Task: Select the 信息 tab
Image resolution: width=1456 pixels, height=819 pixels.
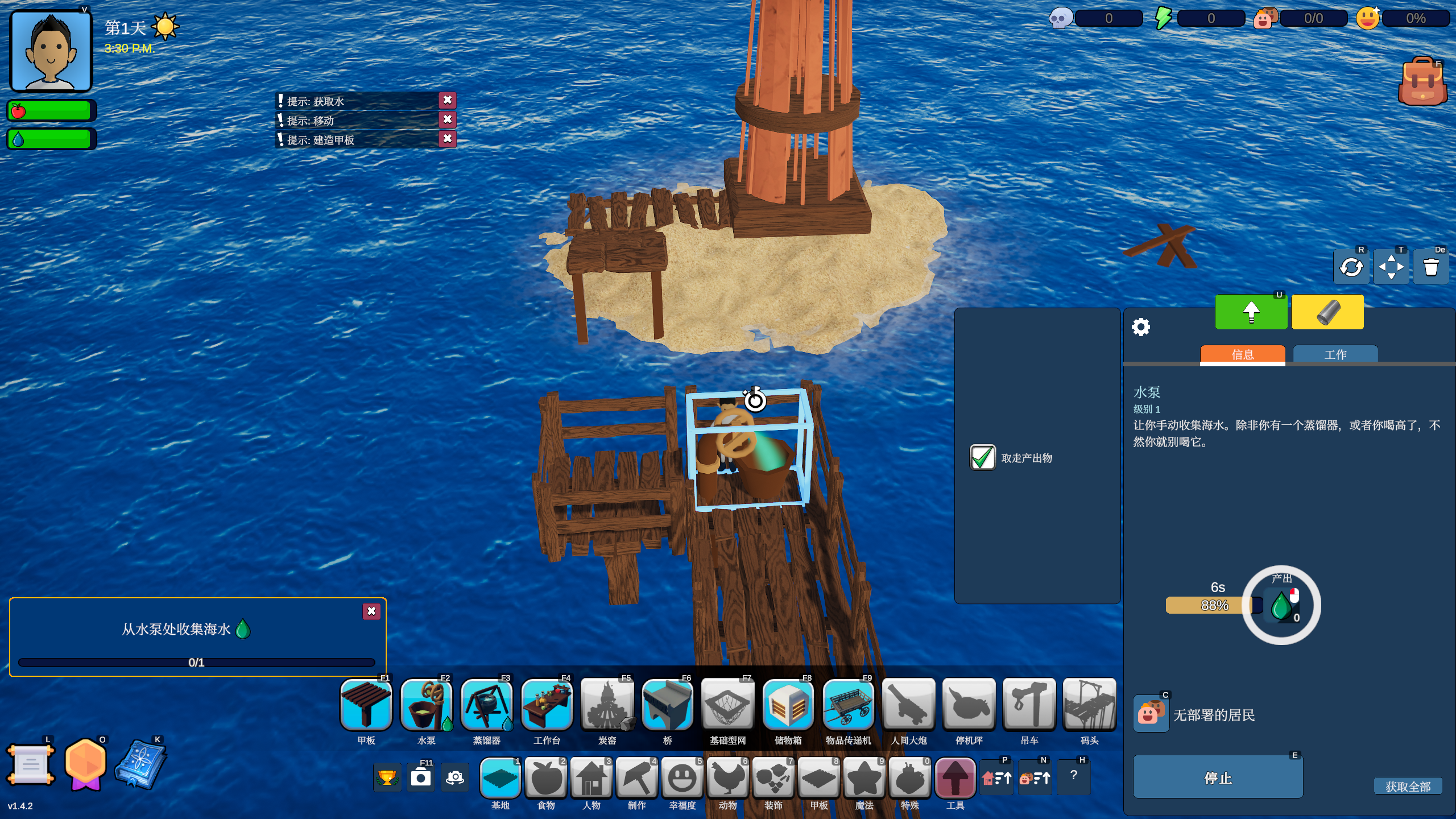Action: pos(1242,354)
